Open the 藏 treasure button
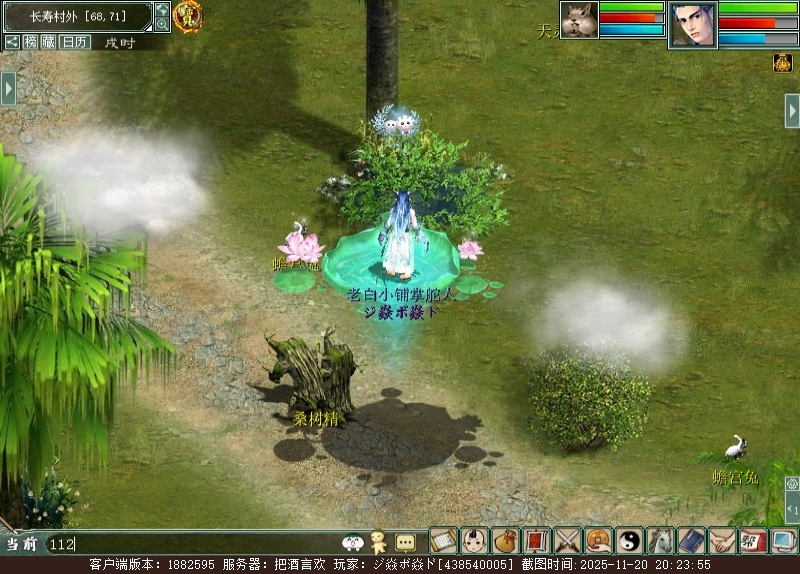This screenshot has height=574, width=800. click(x=48, y=42)
